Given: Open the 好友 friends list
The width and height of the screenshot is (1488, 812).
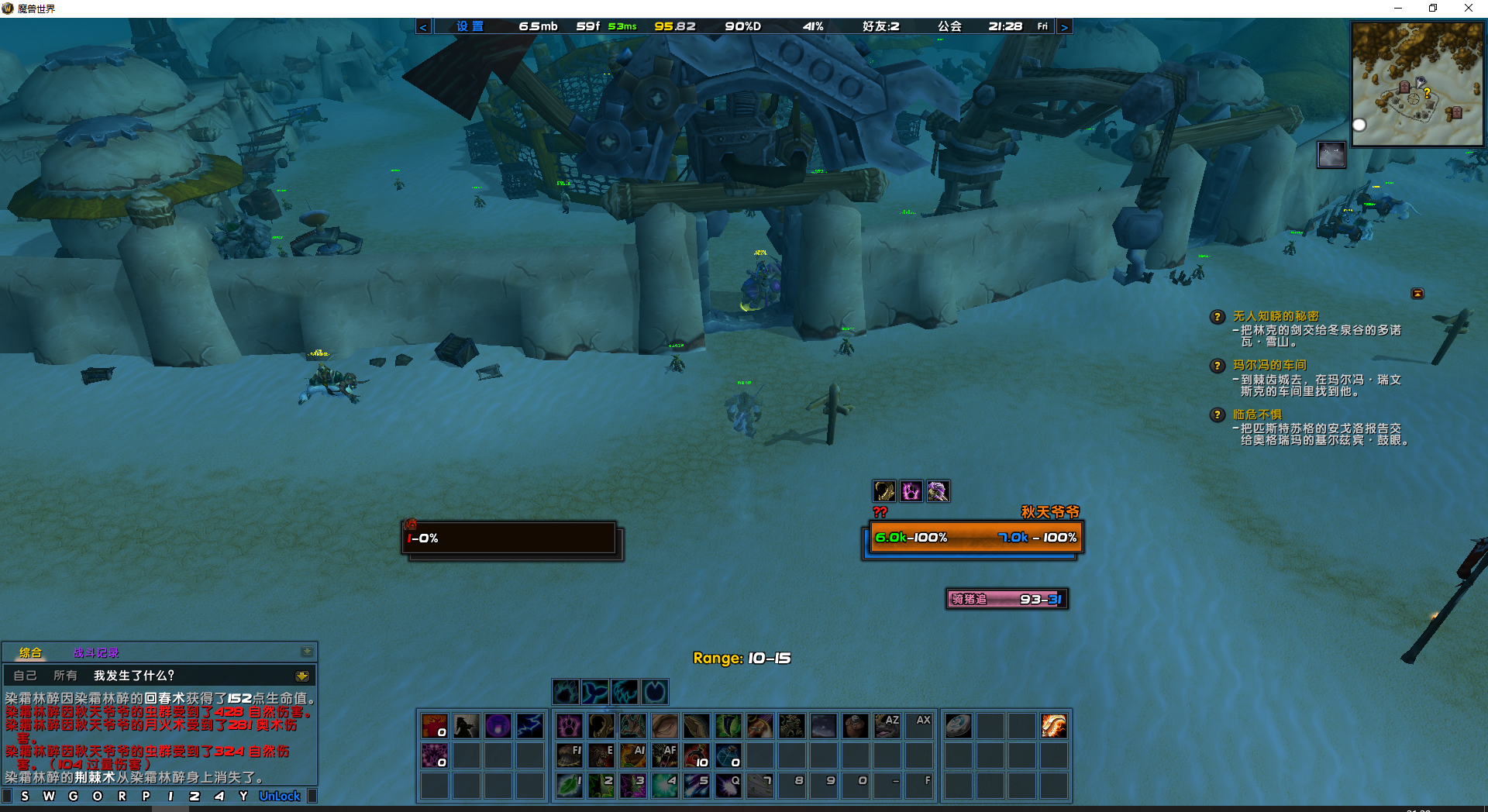Looking at the screenshot, I should click(x=881, y=26).
